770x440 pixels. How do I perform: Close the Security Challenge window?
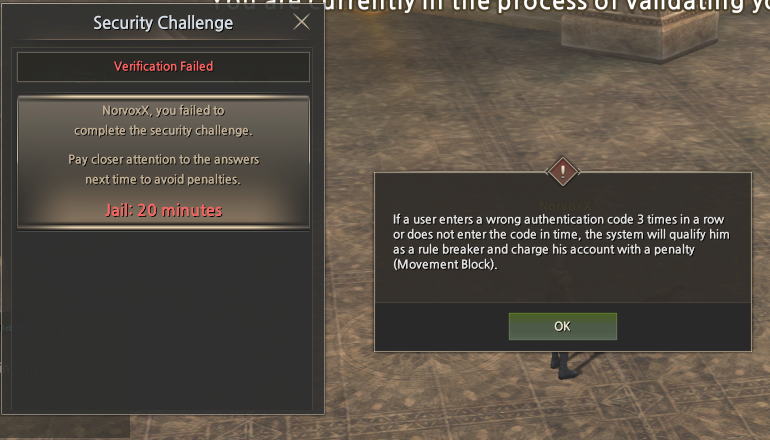pos(301,22)
